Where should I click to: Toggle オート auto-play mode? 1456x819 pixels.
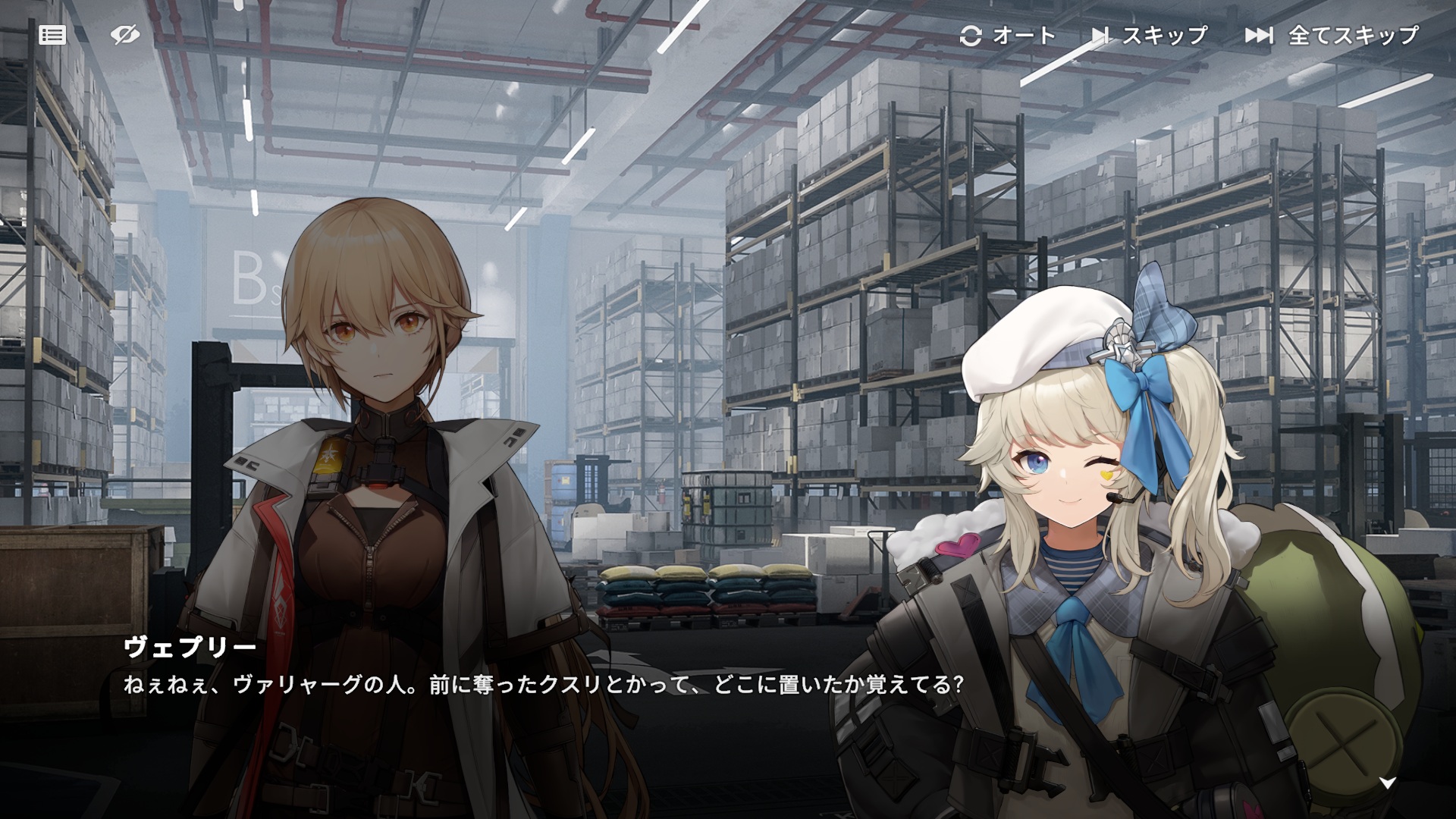[x=1007, y=36]
